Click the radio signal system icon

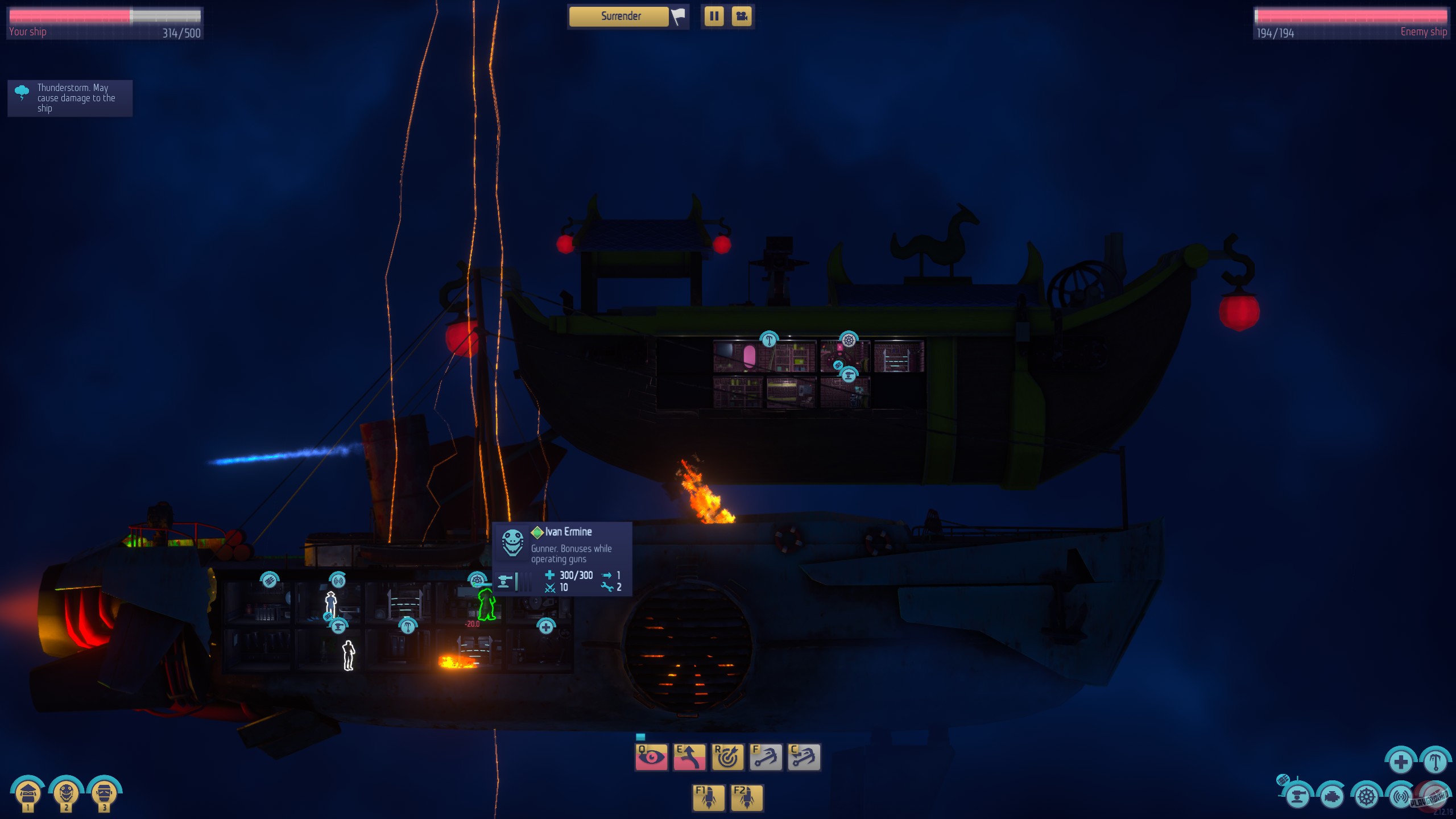pyautogui.click(x=1400, y=797)
